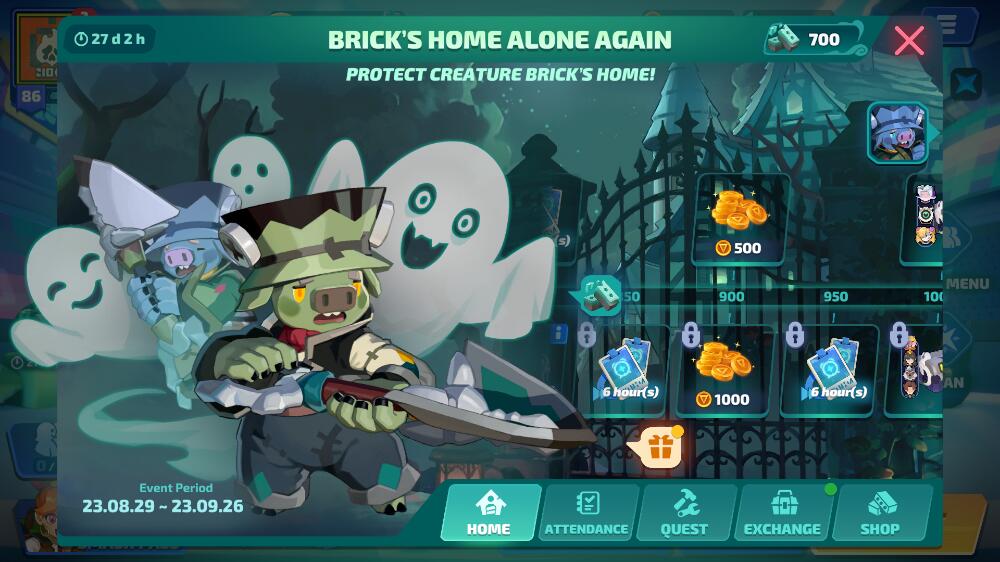Open the Brick creature portrait icon
The height and width of the screenshot is (562, 1000).
pos(897,132)
